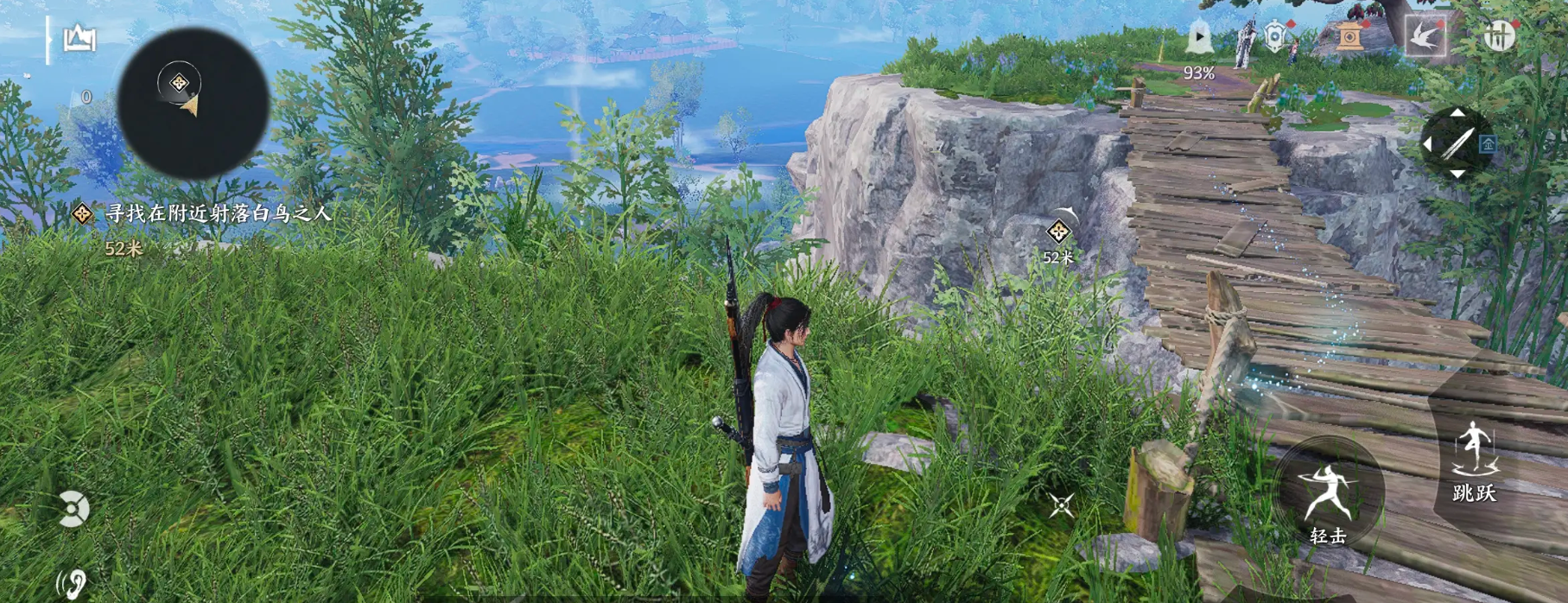Use the 轻击 light attack button
Image resolution: width=1568 pixels, height=603 pixels.
tap(1328, 492)
